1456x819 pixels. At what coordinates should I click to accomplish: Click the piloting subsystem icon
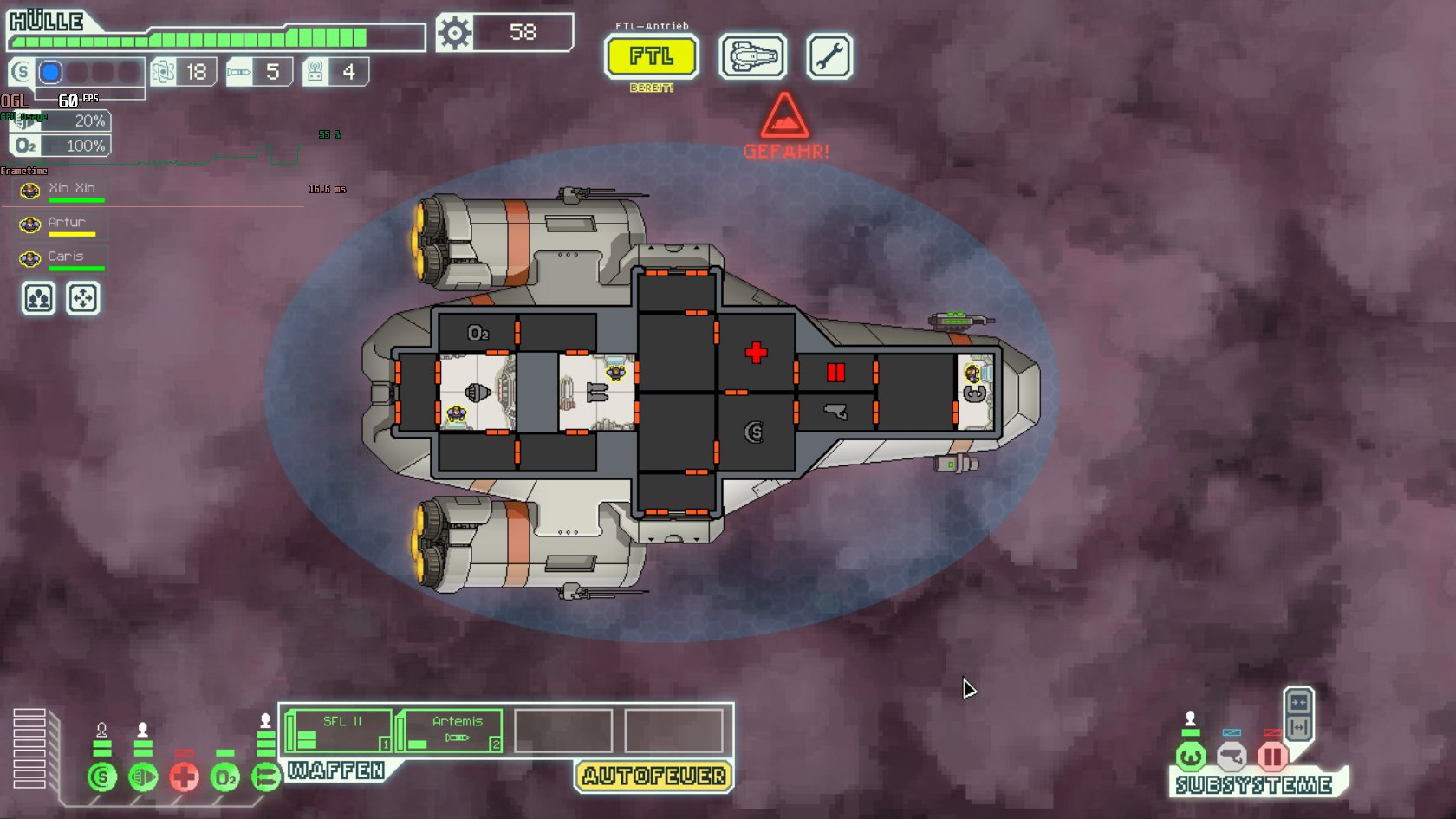click(1191, 757)
